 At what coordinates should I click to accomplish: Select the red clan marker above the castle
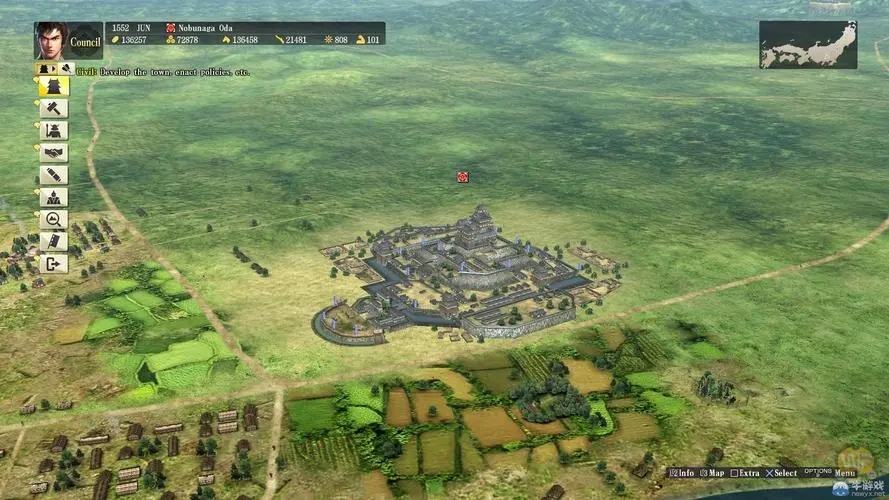click(462, 177)
